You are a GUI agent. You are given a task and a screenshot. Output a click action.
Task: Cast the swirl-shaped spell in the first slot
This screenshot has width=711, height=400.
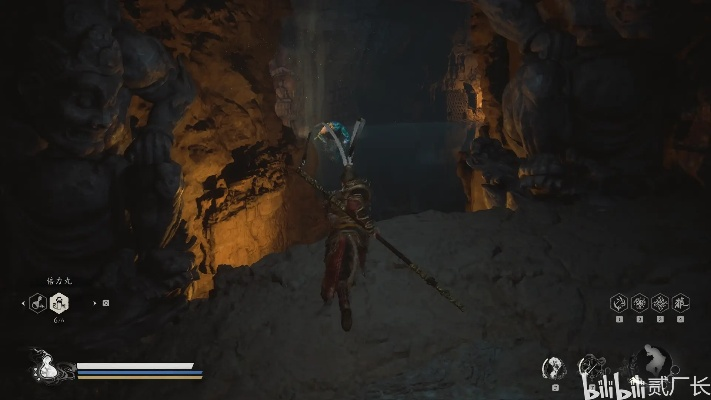click(x=619, y=301)
